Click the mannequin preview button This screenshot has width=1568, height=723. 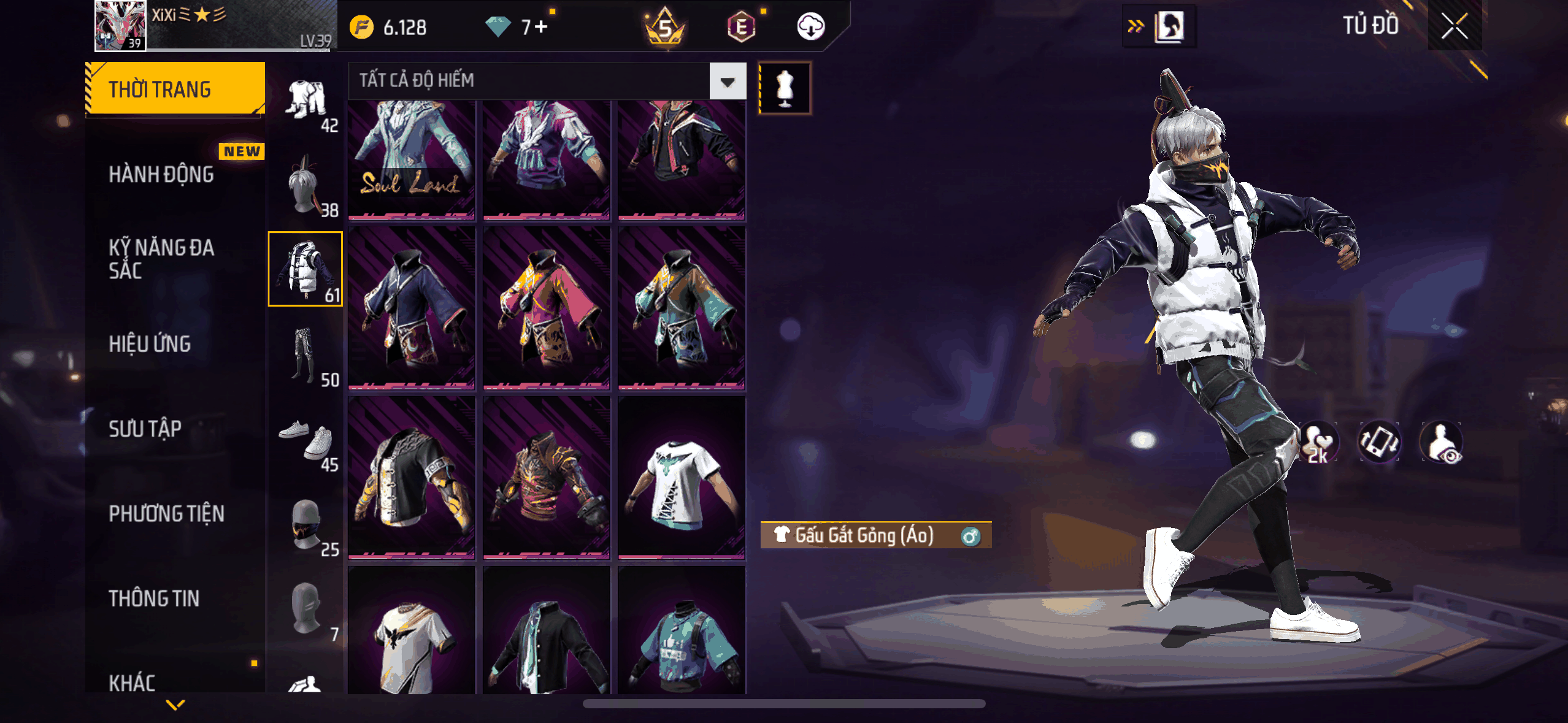tap(785, 88)
